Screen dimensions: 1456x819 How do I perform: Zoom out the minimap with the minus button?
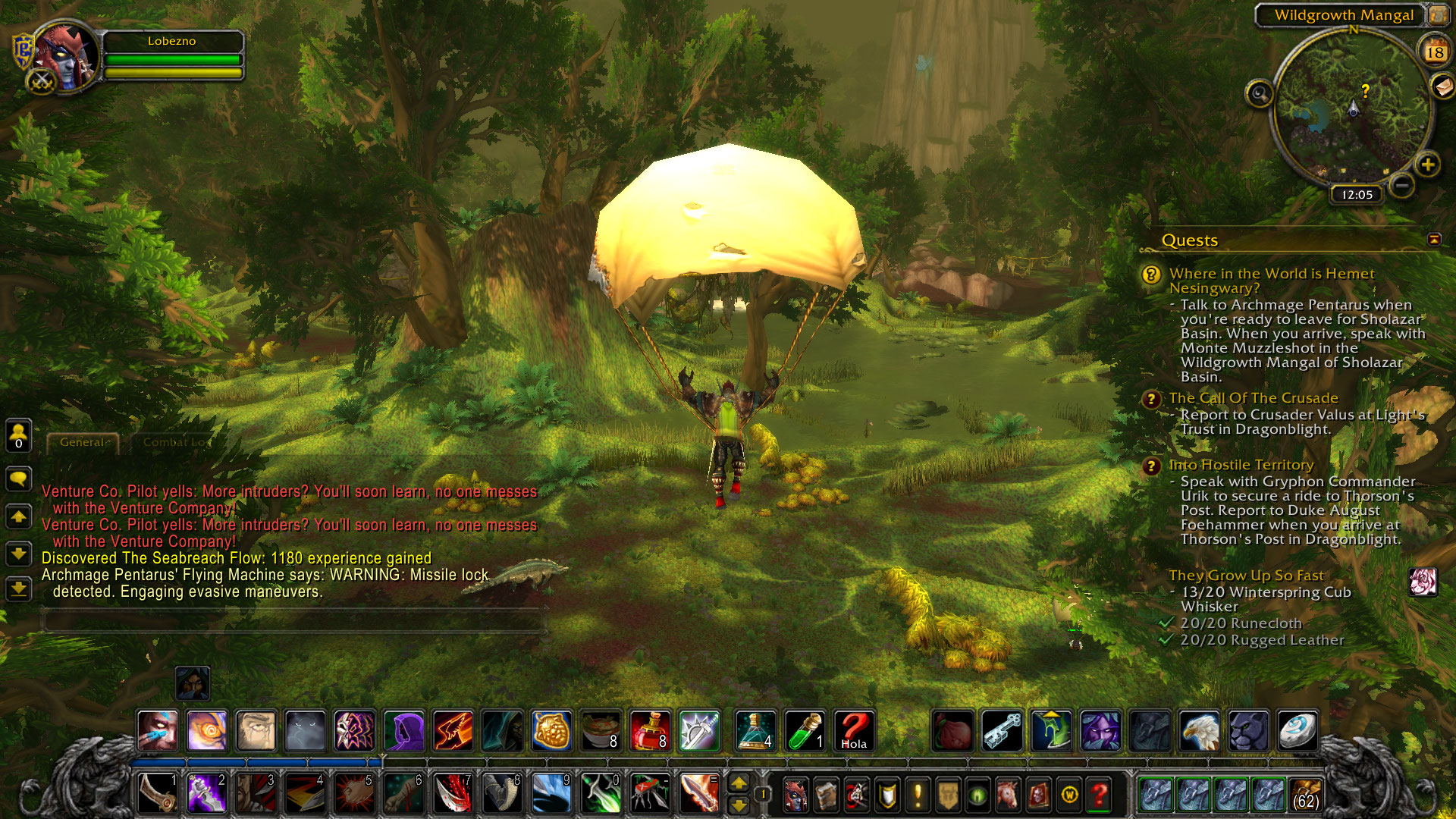point(1402,185)
